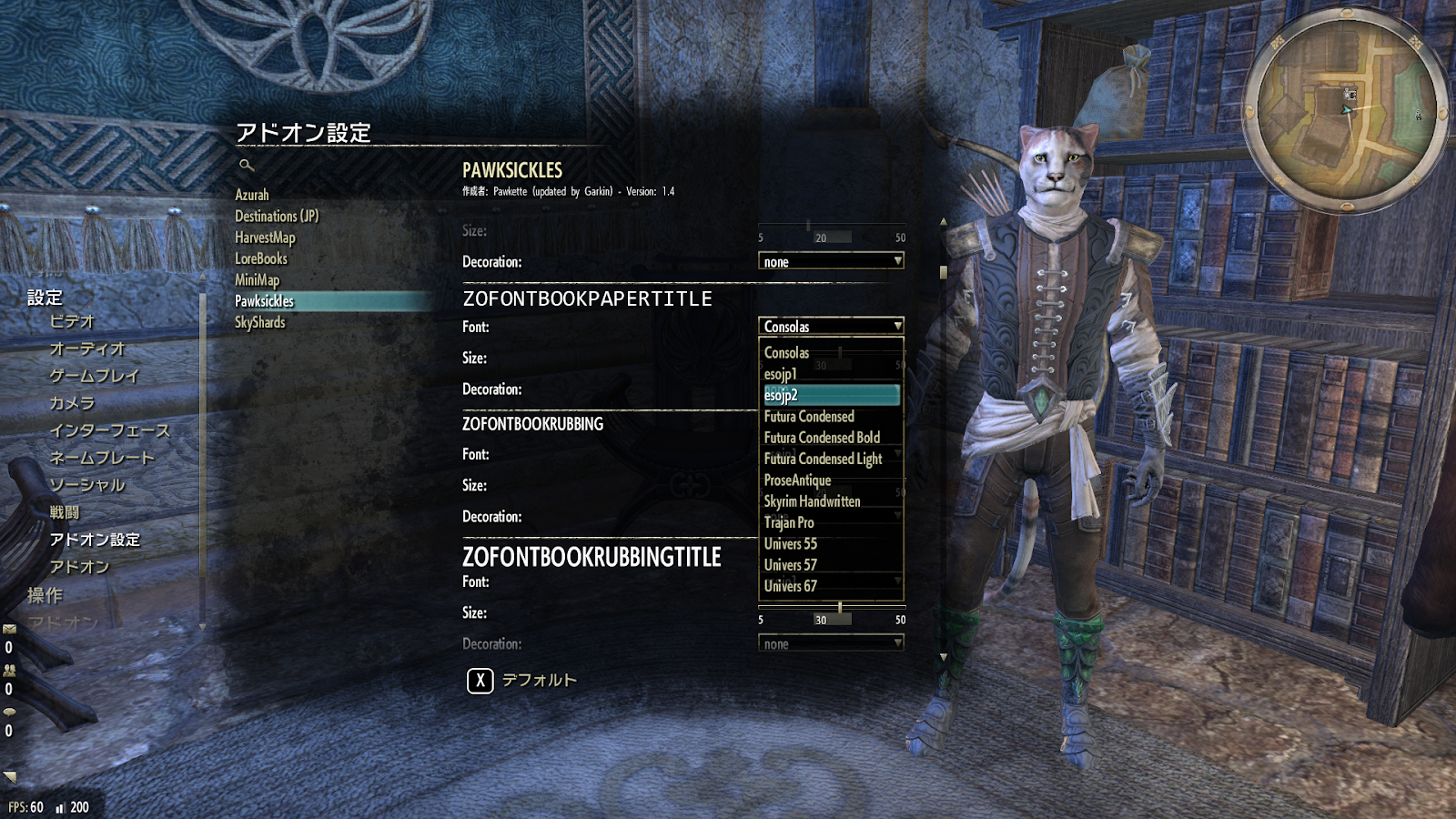Image resolution: width=1456 pixels, height=819 pixels.
Task: Open Destinations (JP) addon settings
Action: pos(277,216)
